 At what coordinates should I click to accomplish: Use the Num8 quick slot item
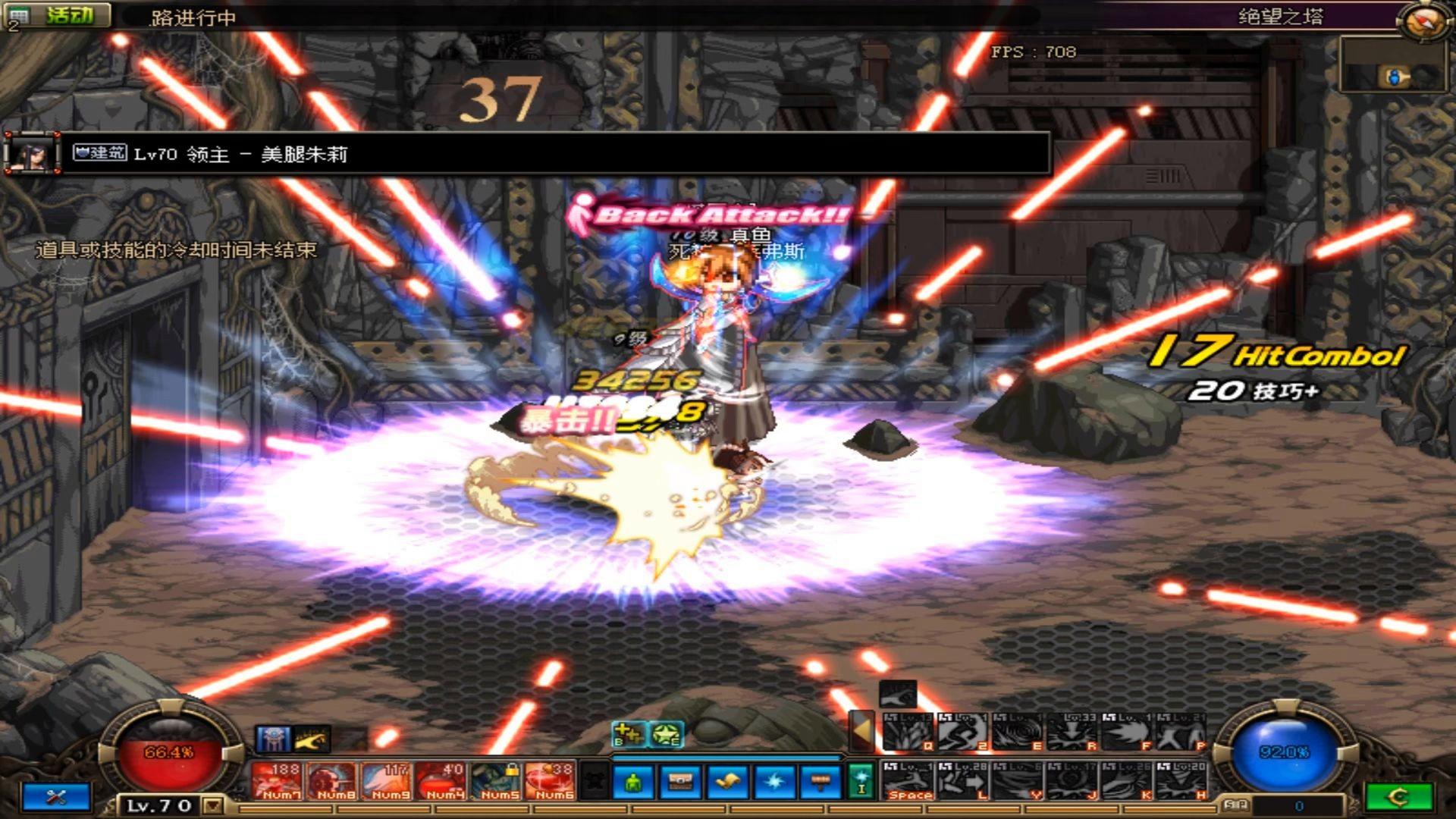click(x=331, y=781)
